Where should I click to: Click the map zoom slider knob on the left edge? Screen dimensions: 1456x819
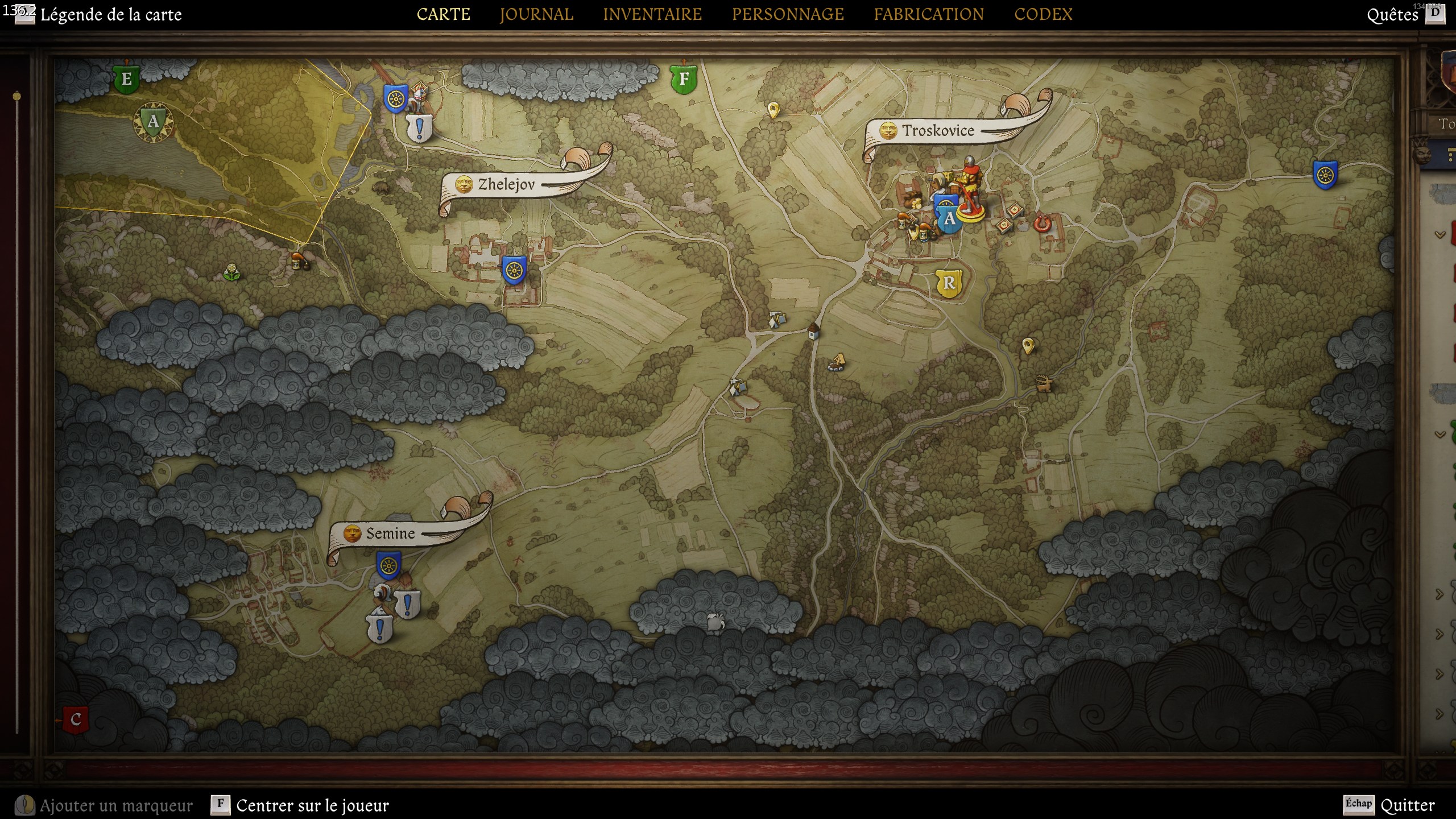tap(16, 97)
